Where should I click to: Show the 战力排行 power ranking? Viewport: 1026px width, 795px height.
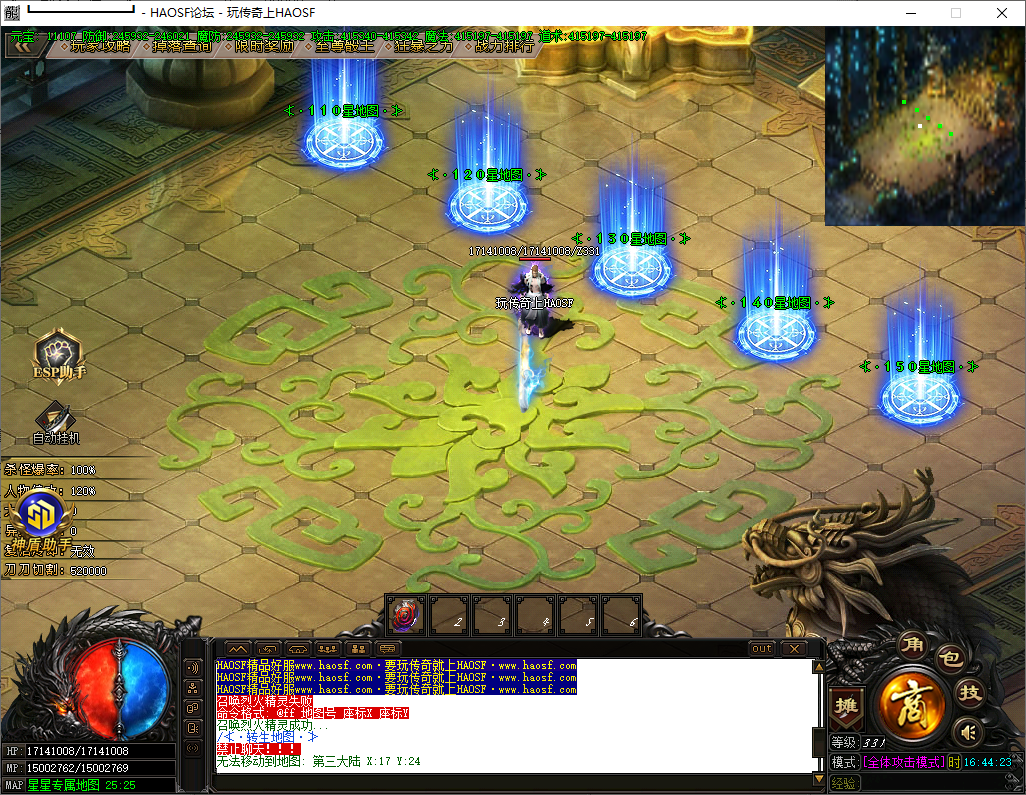click(500, 46)
